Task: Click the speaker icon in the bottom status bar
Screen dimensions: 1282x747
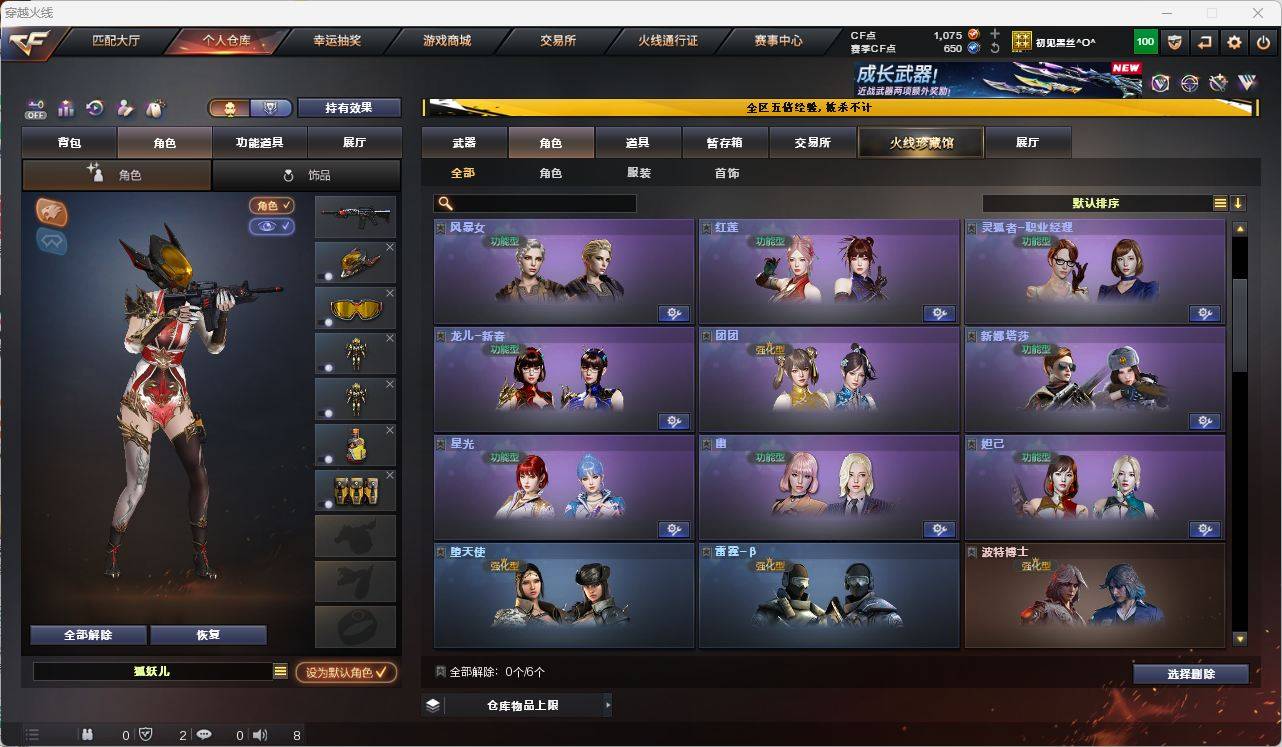Action: coord(259,735)
